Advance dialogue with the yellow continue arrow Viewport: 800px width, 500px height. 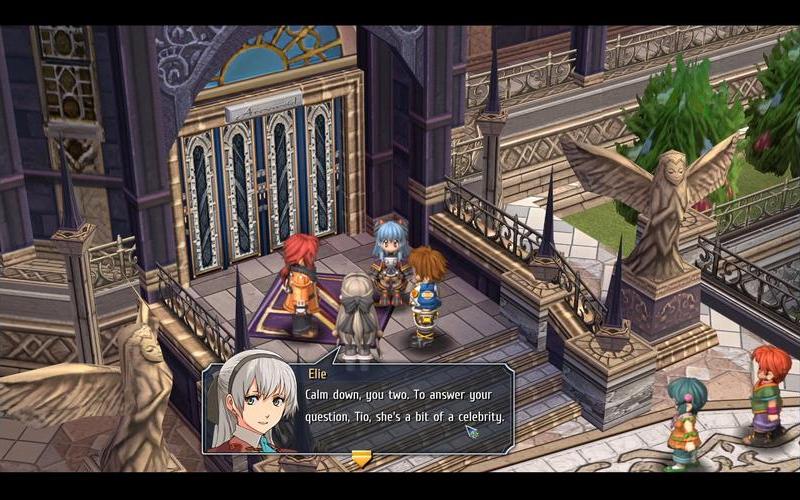pos(361,458)
